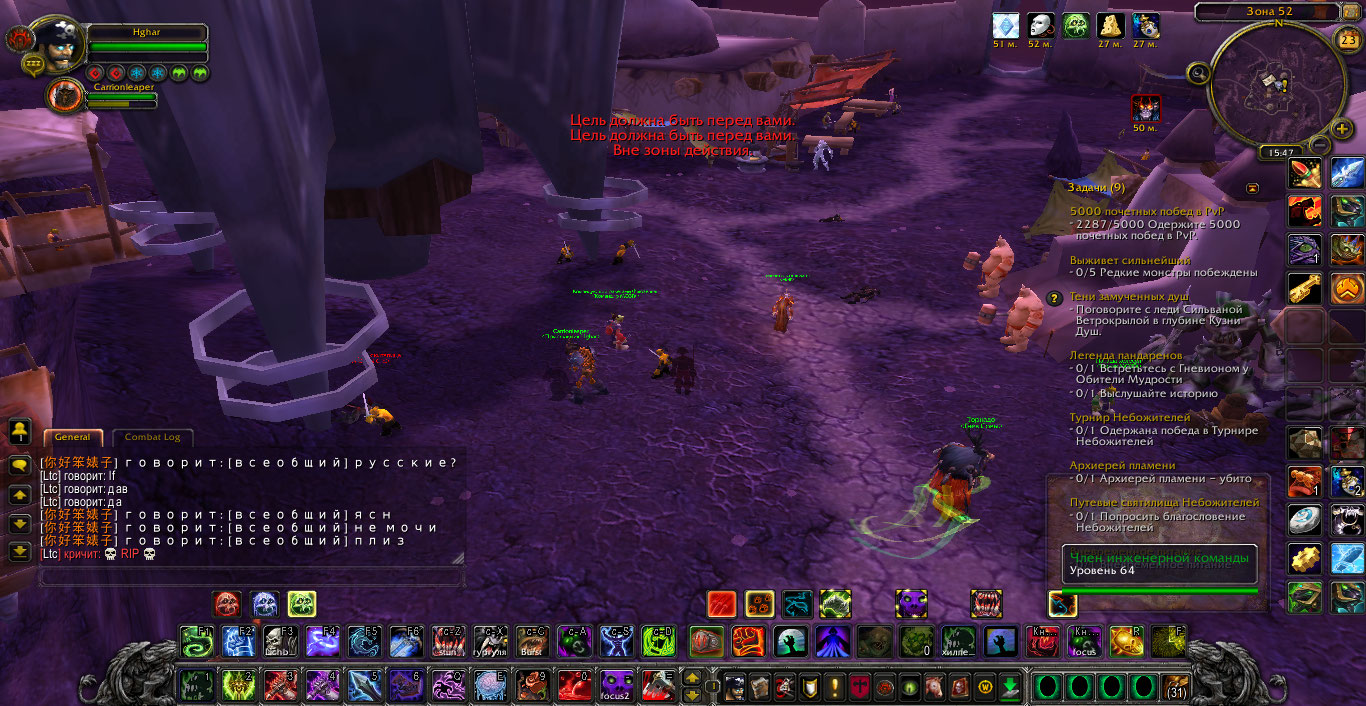Cast the focus2 purple skull macro
The image size is (1366, 706).
(616, 686)
